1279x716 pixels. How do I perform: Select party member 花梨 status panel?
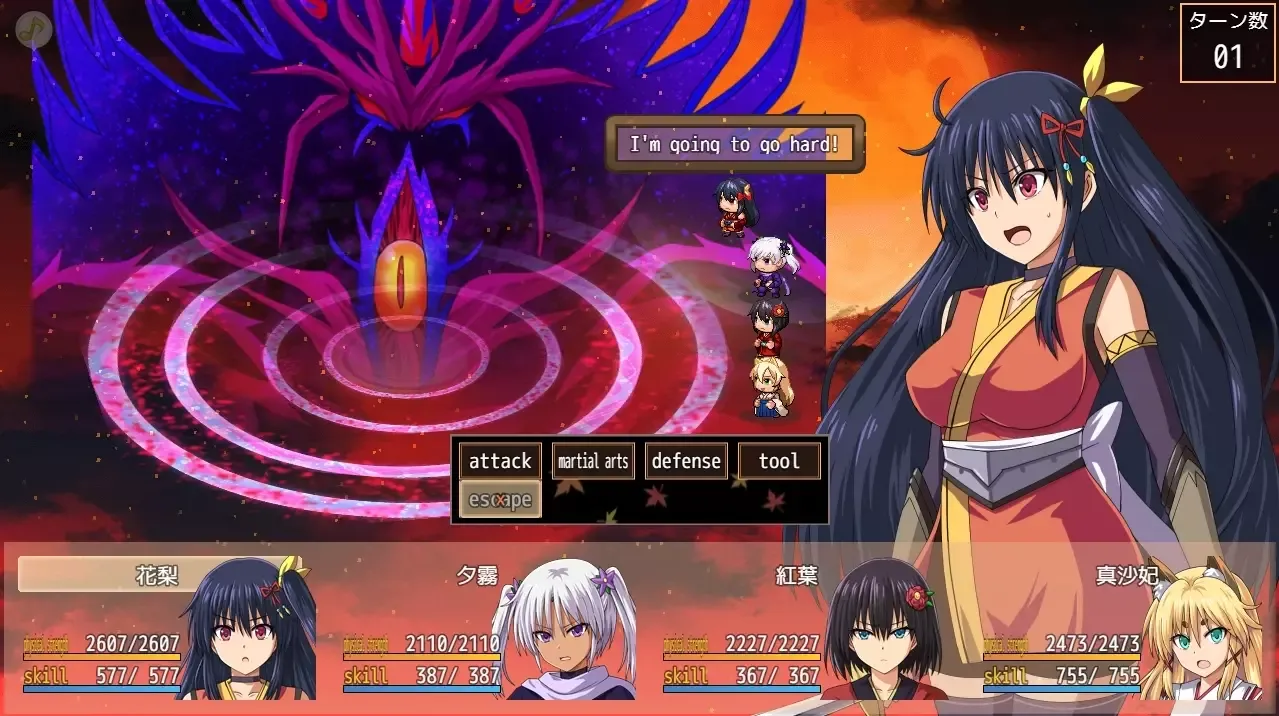tap(165, 628)
